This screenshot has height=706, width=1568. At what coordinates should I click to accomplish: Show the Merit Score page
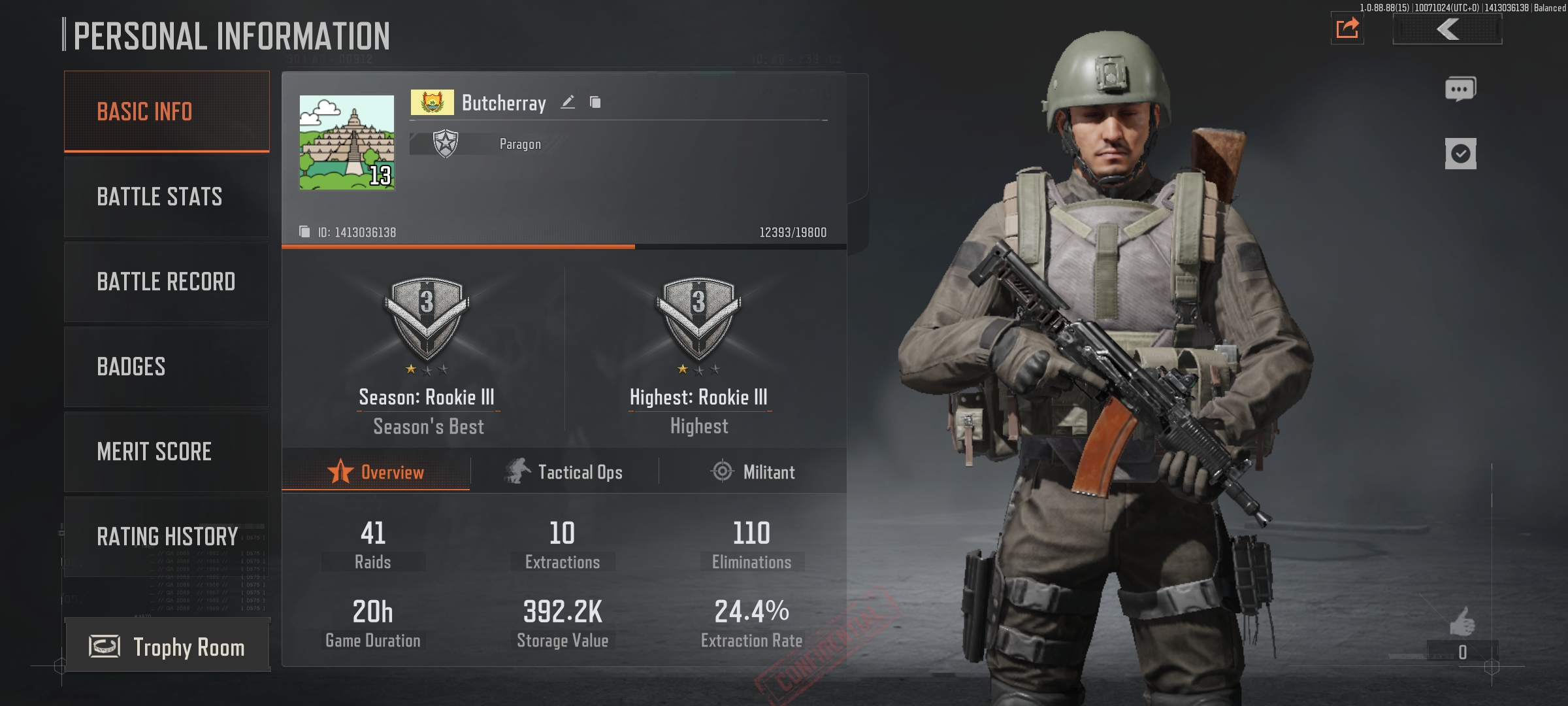167,452
